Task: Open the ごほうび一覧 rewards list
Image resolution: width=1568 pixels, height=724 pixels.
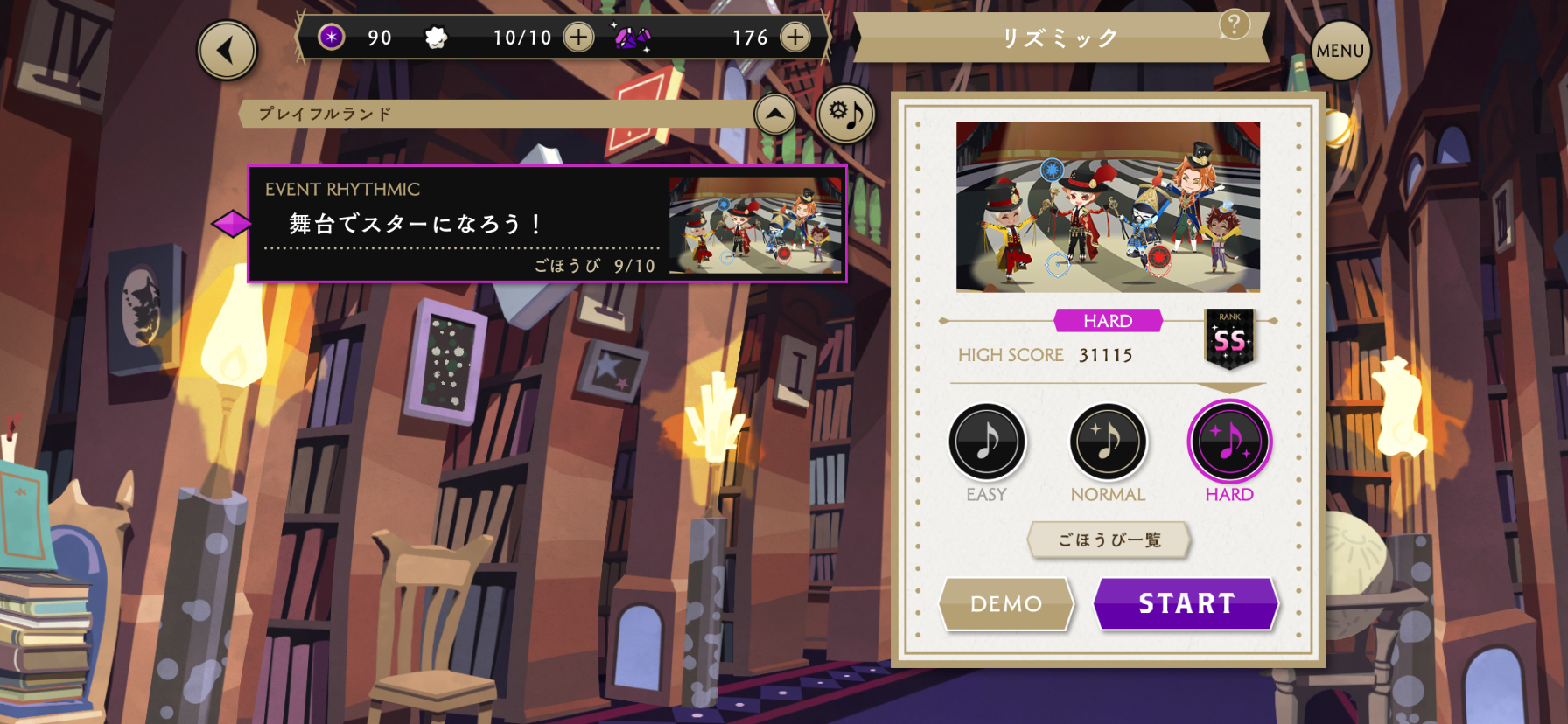Action: [x=1109, y=540]
